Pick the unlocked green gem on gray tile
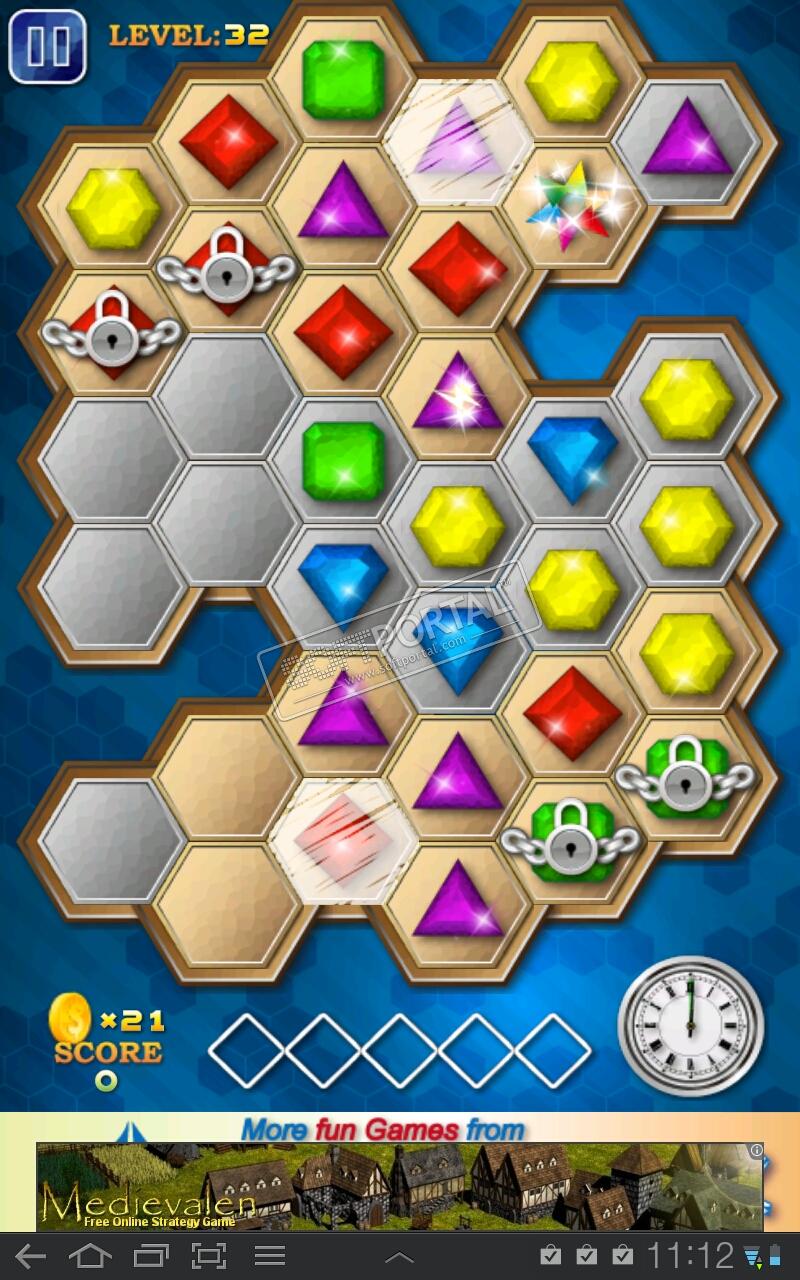 click(343, 461)
